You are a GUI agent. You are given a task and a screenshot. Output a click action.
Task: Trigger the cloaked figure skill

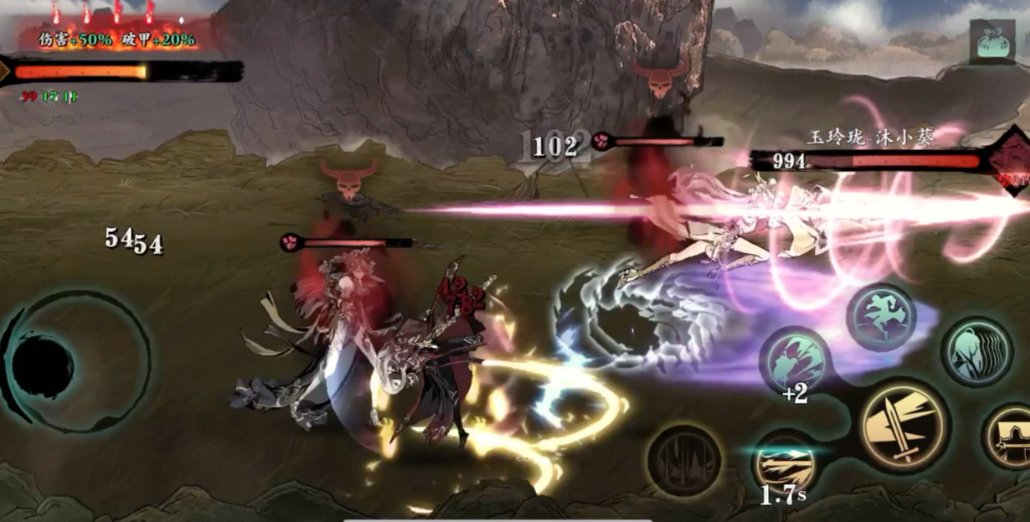(976, 351)
